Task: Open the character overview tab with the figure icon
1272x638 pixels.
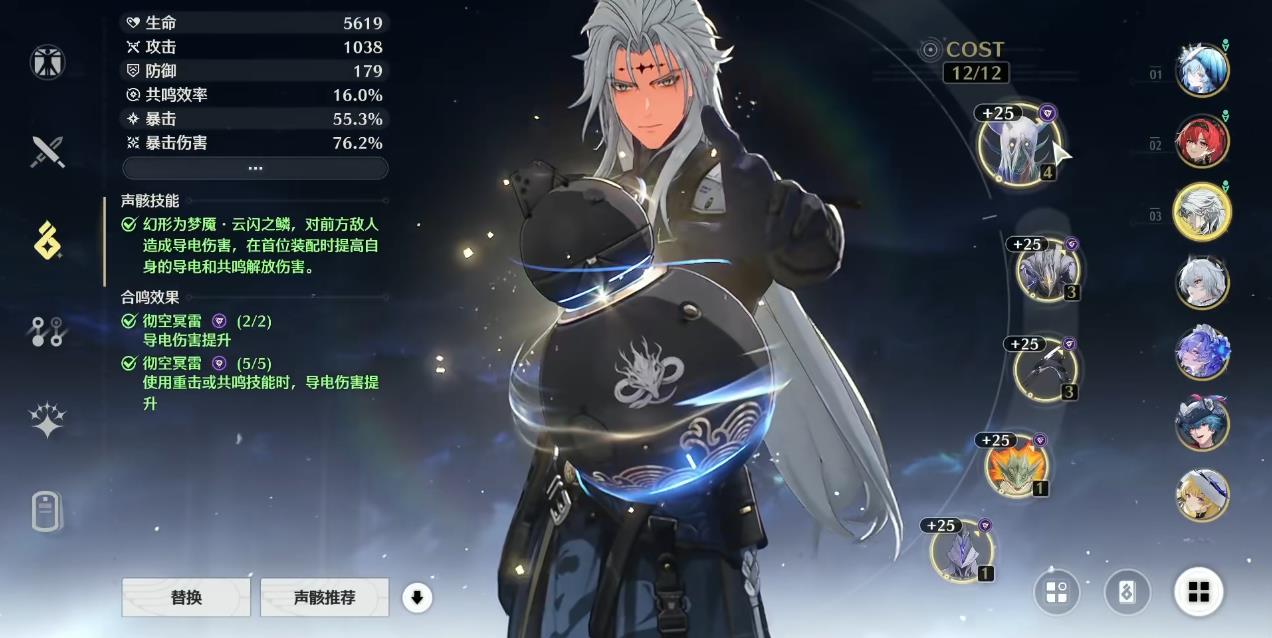Action: point(47,62)
